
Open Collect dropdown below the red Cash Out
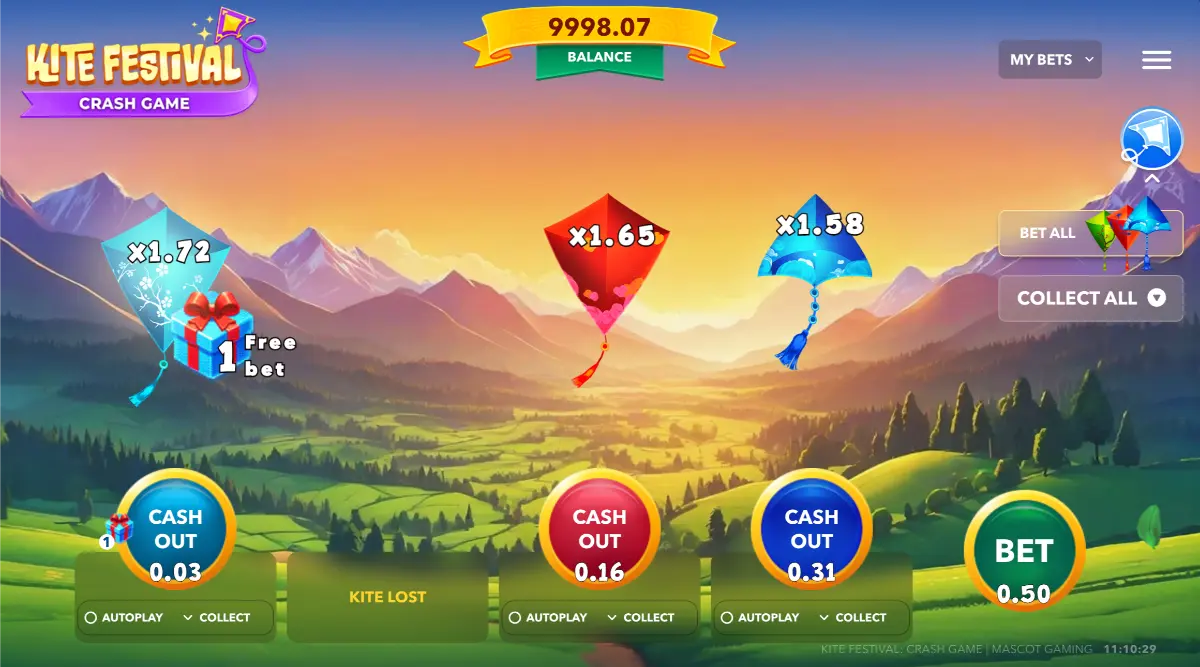coord(640,618)
